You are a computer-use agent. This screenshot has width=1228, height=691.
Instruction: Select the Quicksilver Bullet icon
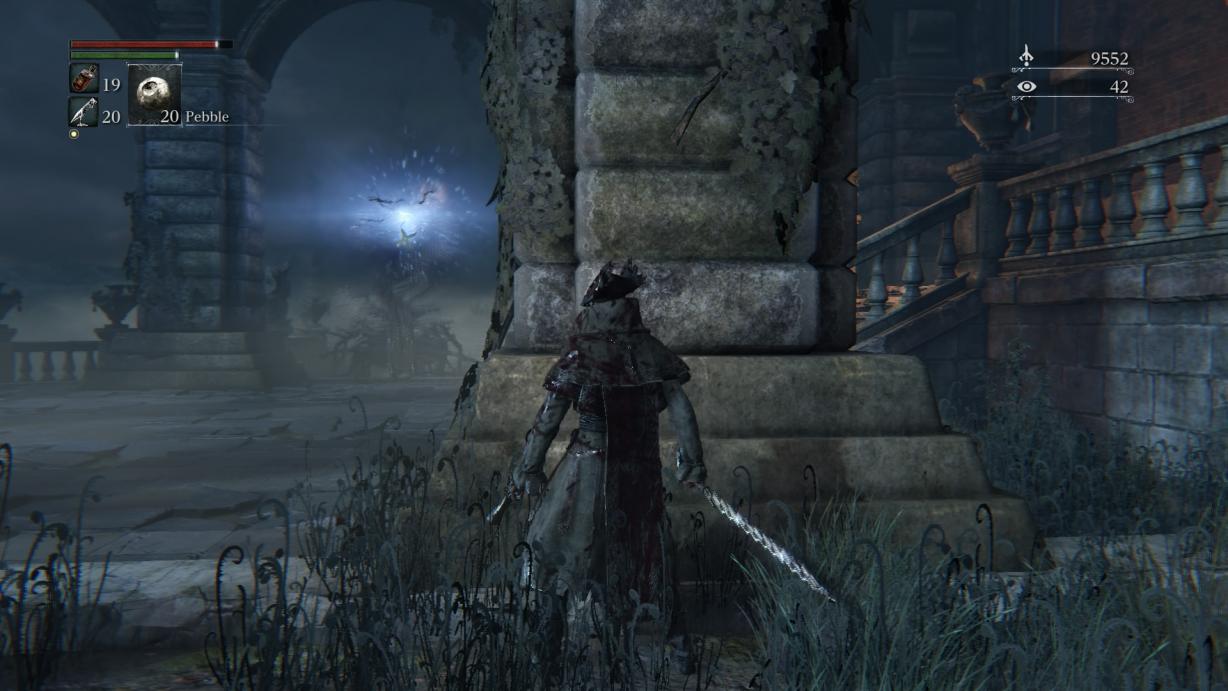click(x=83, y=112)
